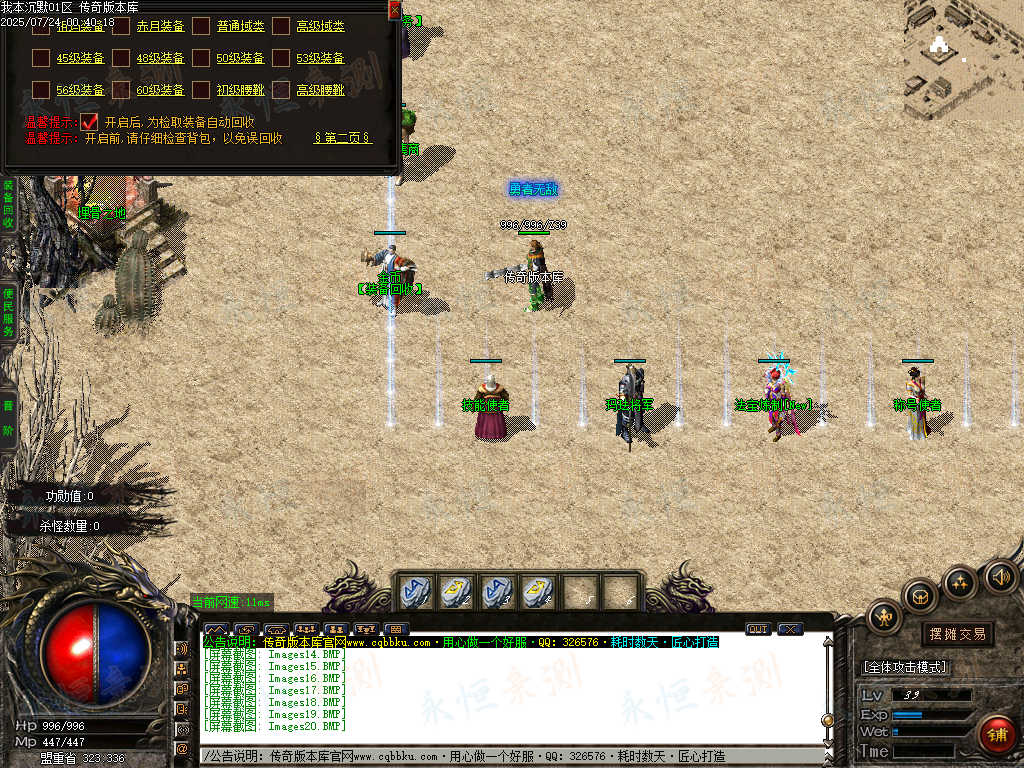
Task: Tick the 48级装备 recycle checkbox
Action: click(121, 58)
